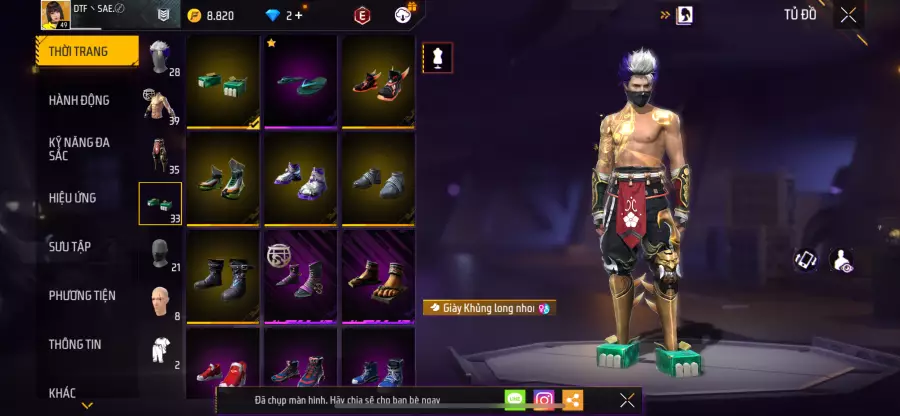Viewport: 900px width, 416px height.
Task: Select the Hiệu Ứng category
Action: click(73, 198)
